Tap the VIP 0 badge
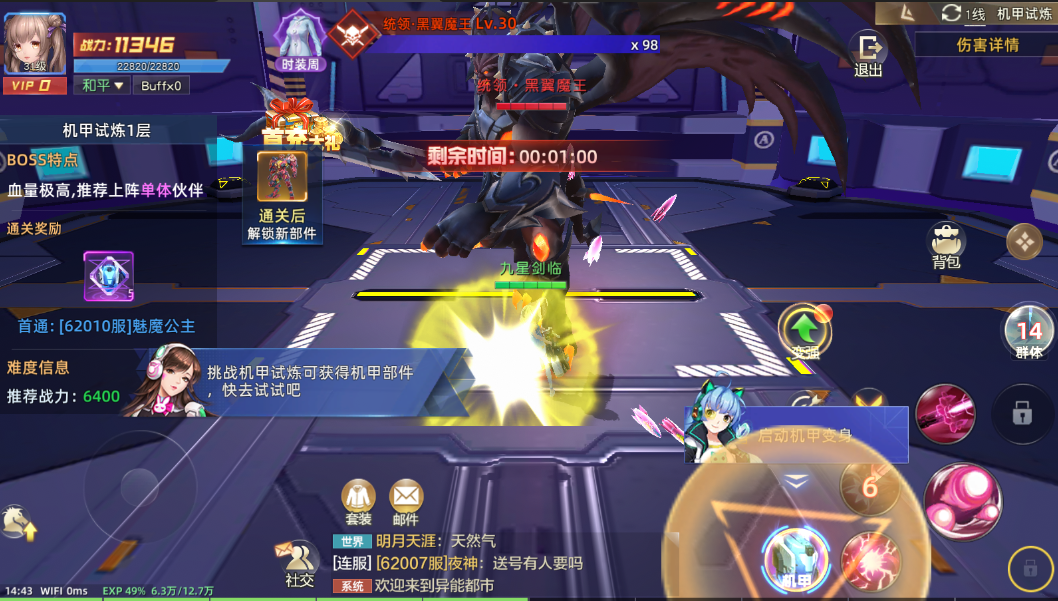This screenshot has width=1058, height=601. [34, 86]
